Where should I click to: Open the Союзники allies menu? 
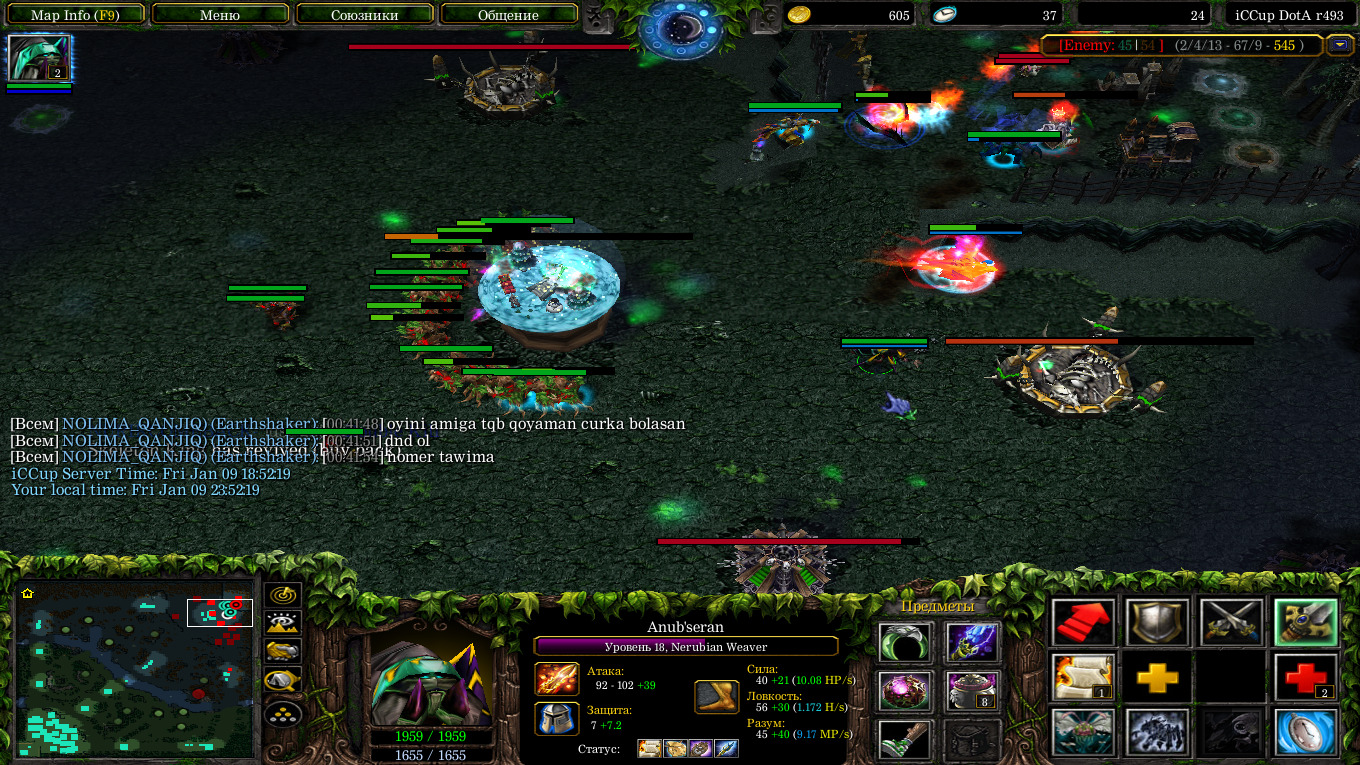click(364, 15)
